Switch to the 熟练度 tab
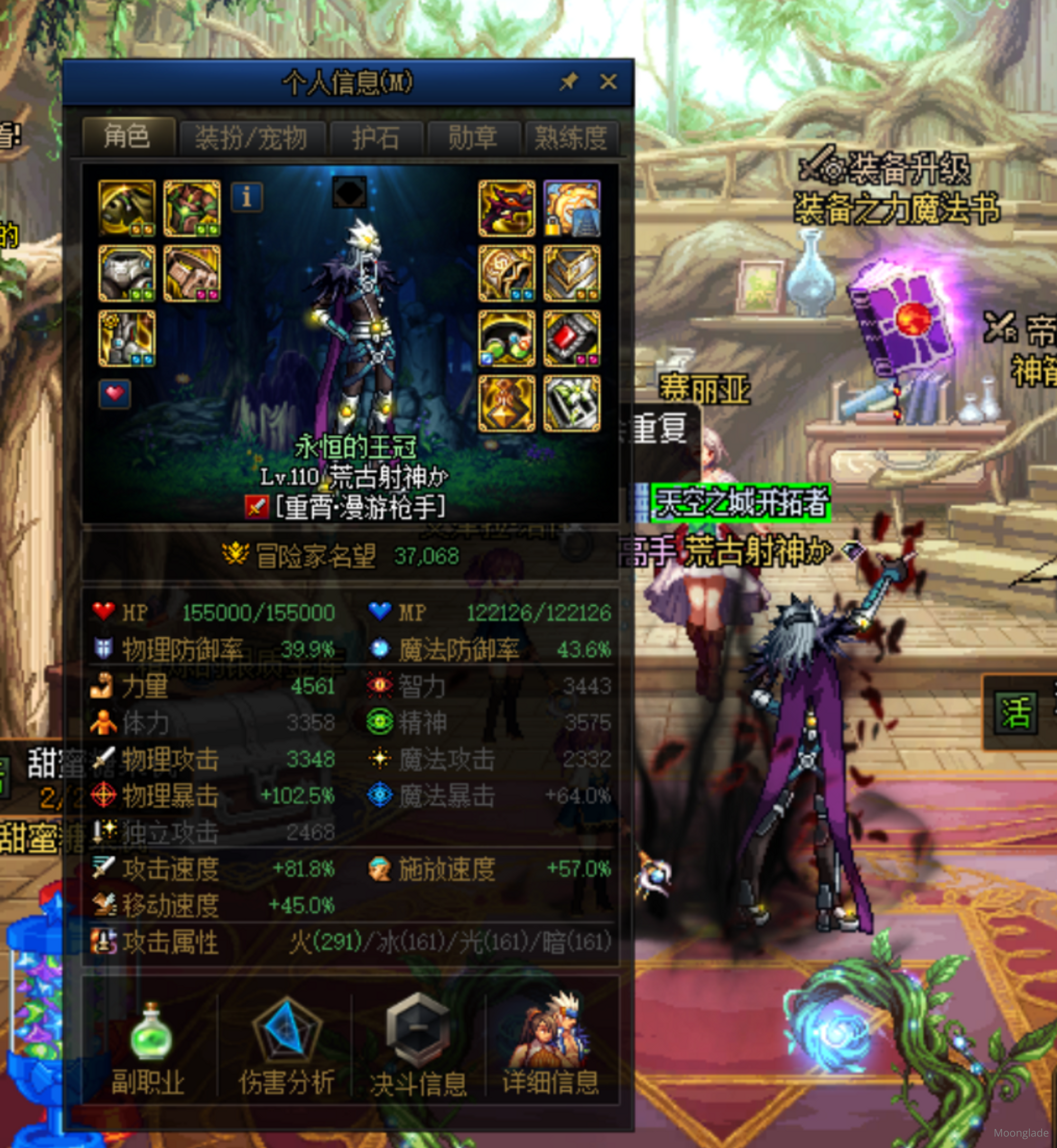1057x1148 pixels. pos(571,138)
